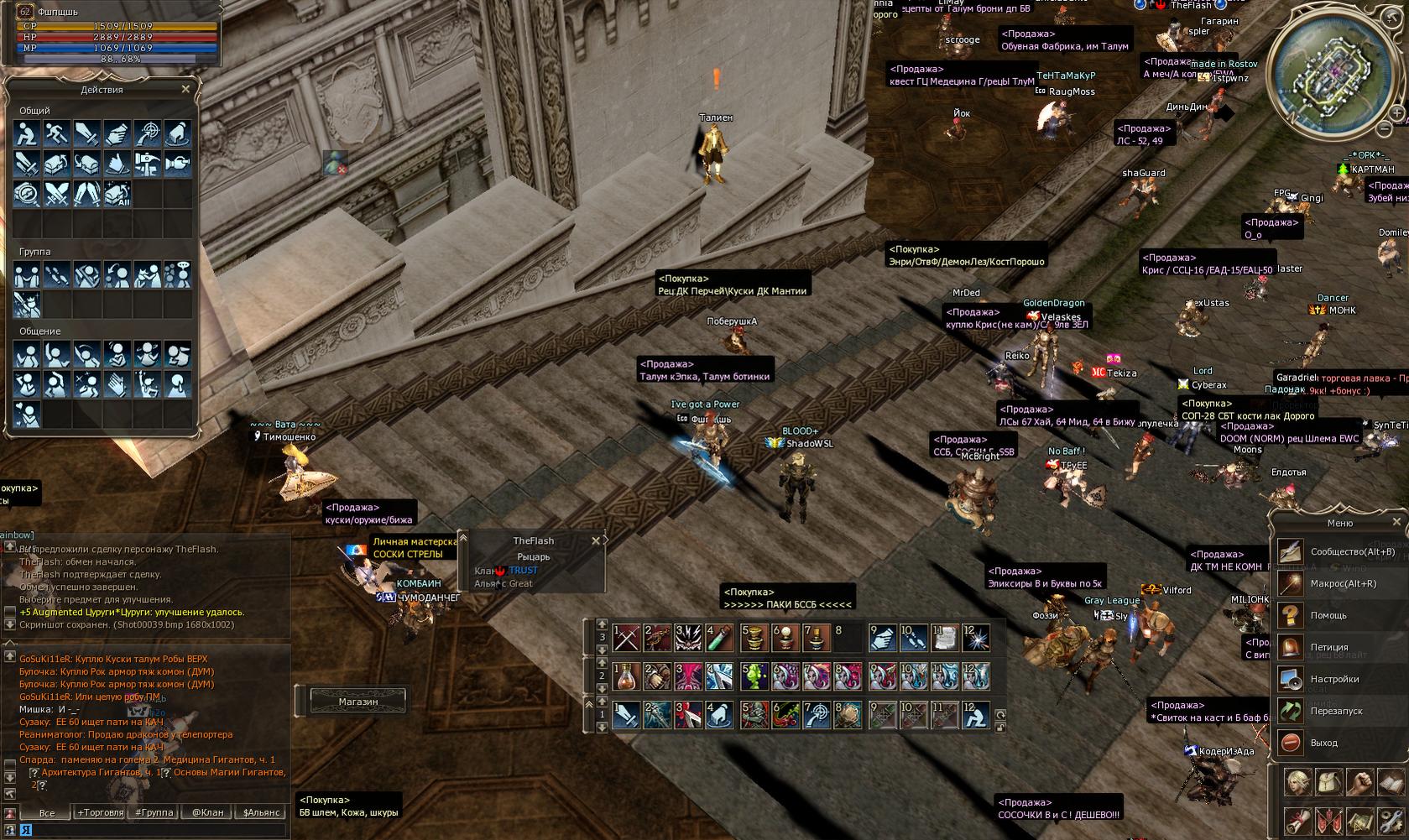This screenshot has width=1409, height=840.
Task: Open Настройки settings
Action: pos(1334,679)
